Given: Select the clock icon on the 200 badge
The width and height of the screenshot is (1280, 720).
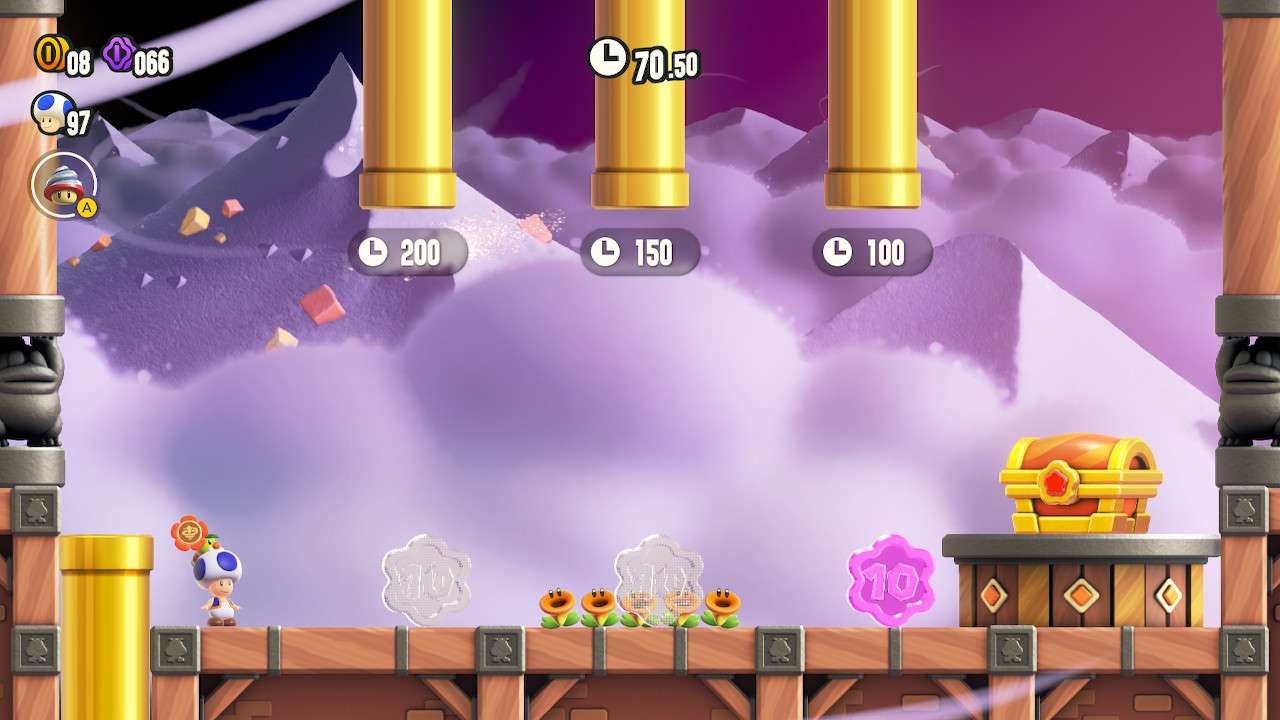Looking at the screenshot, I should [373, 253].
